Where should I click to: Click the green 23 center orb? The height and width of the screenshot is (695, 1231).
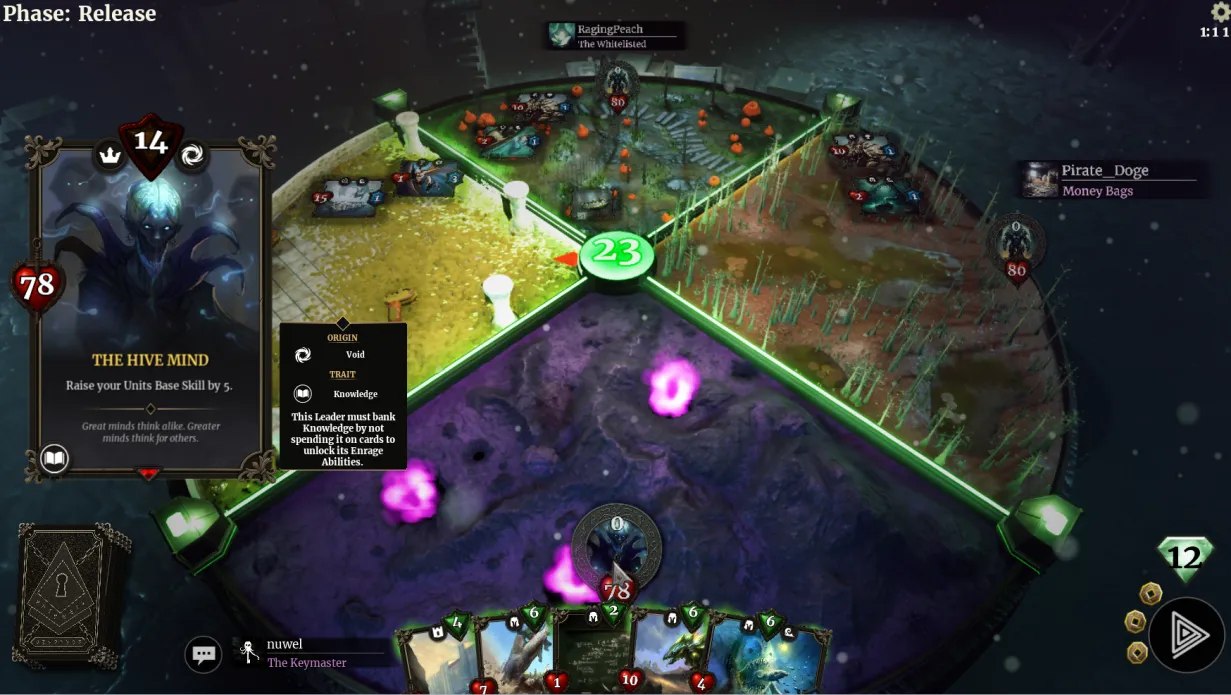pyautogui.click(x=617, y=255)
